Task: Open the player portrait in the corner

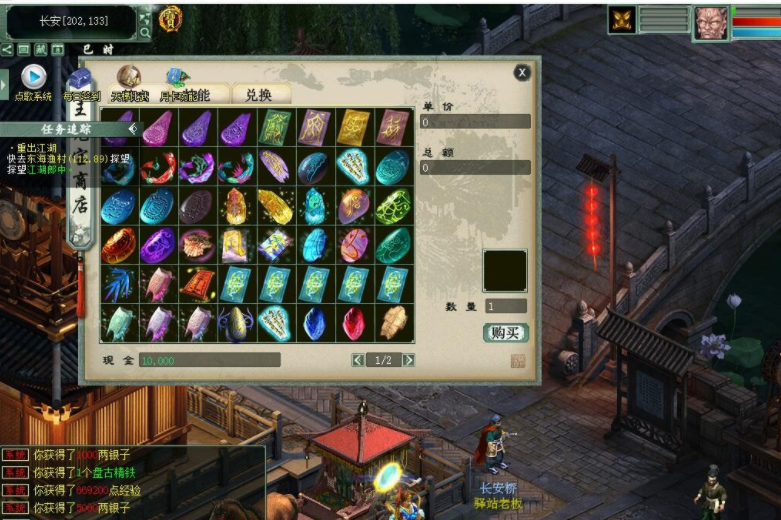Action: coord(712,21)
